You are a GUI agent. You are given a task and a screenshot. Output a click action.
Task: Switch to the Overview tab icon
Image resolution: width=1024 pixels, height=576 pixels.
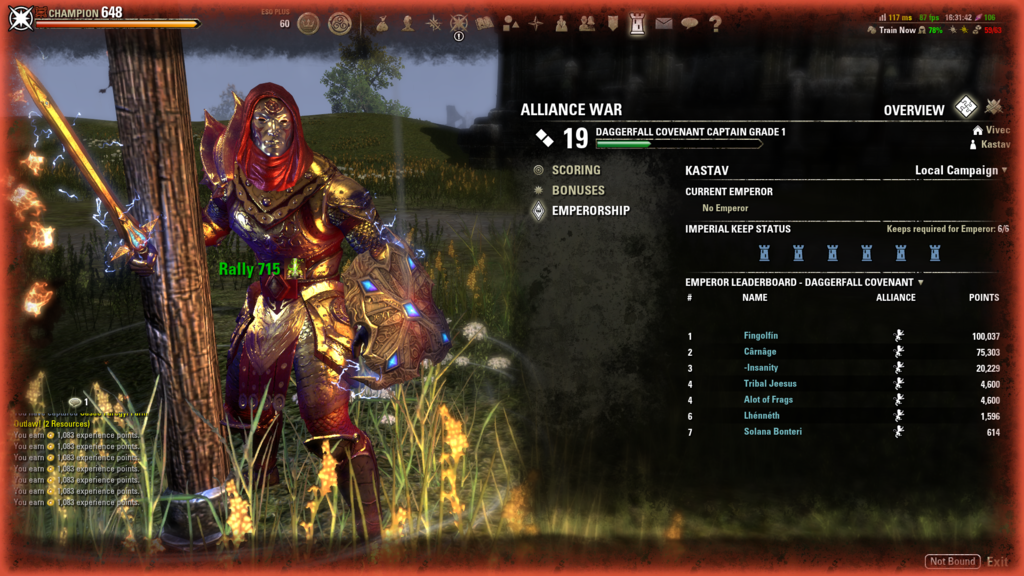[x=965, y=108]
